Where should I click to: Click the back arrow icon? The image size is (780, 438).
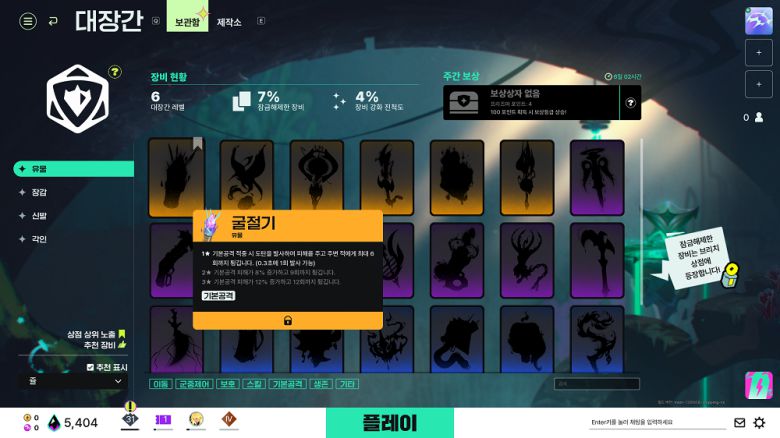pyautogui.click(x=53, y=21)
